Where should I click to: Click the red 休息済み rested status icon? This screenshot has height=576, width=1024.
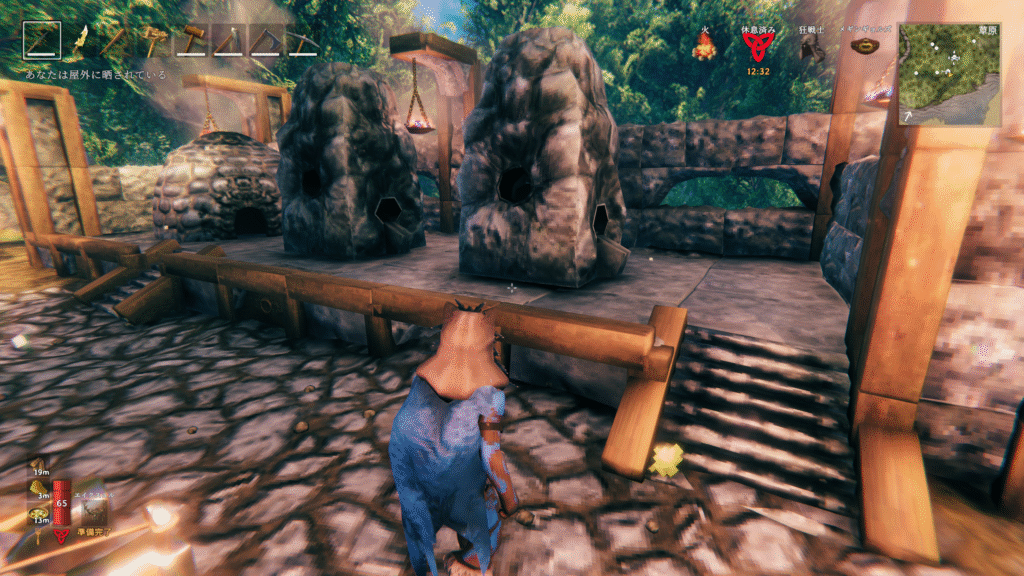click(757, 46)
